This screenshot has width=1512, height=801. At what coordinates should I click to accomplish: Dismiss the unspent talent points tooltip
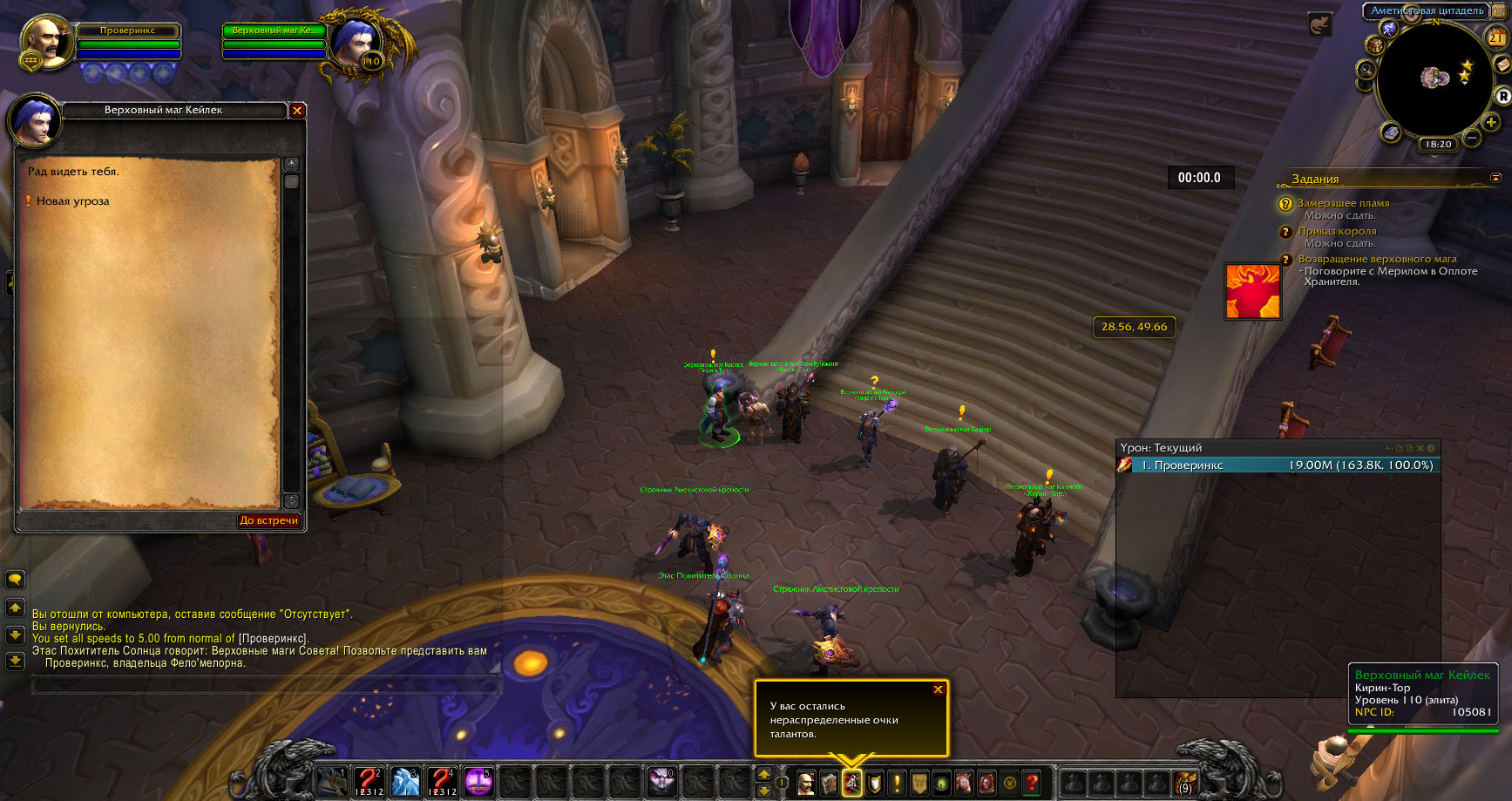pos(938,689)
